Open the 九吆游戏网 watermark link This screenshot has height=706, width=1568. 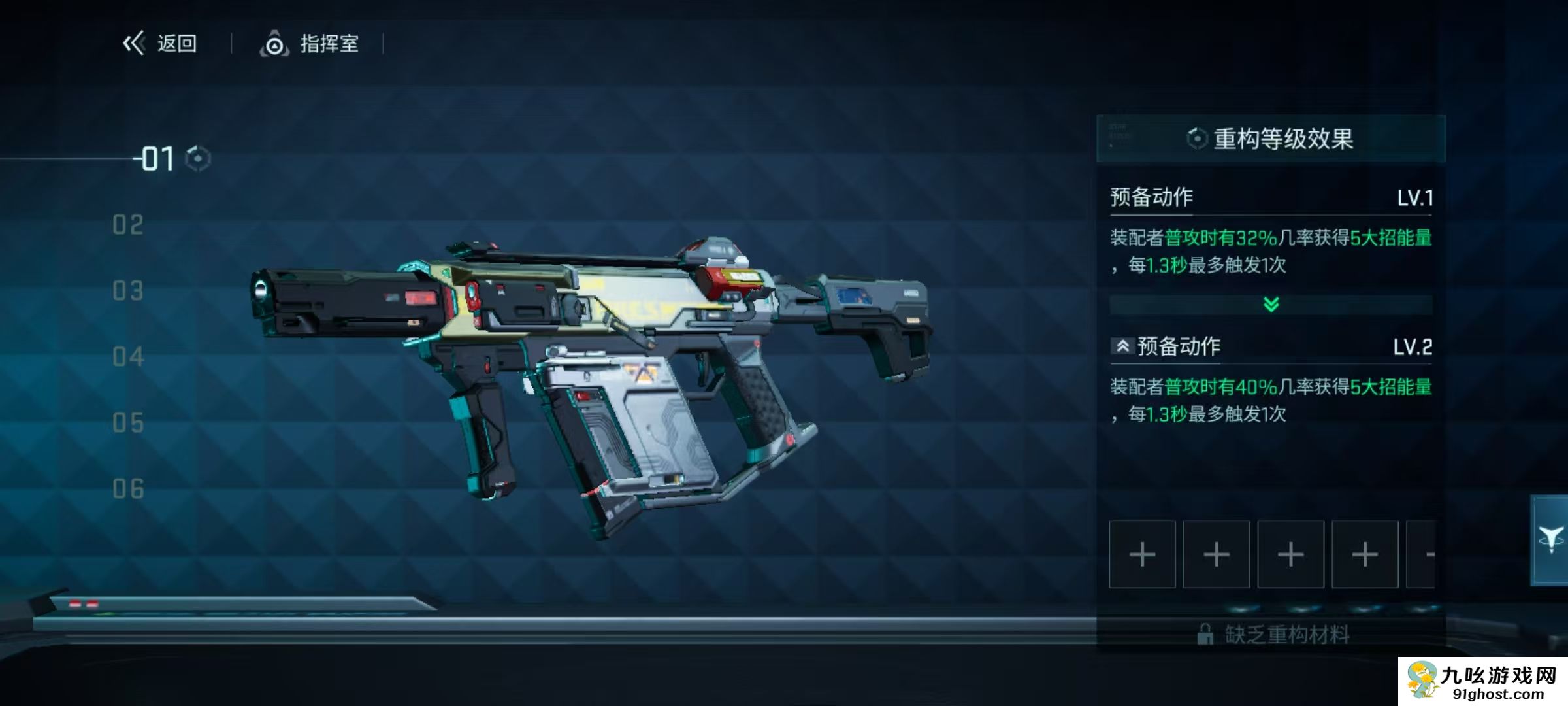(1482, 682)
